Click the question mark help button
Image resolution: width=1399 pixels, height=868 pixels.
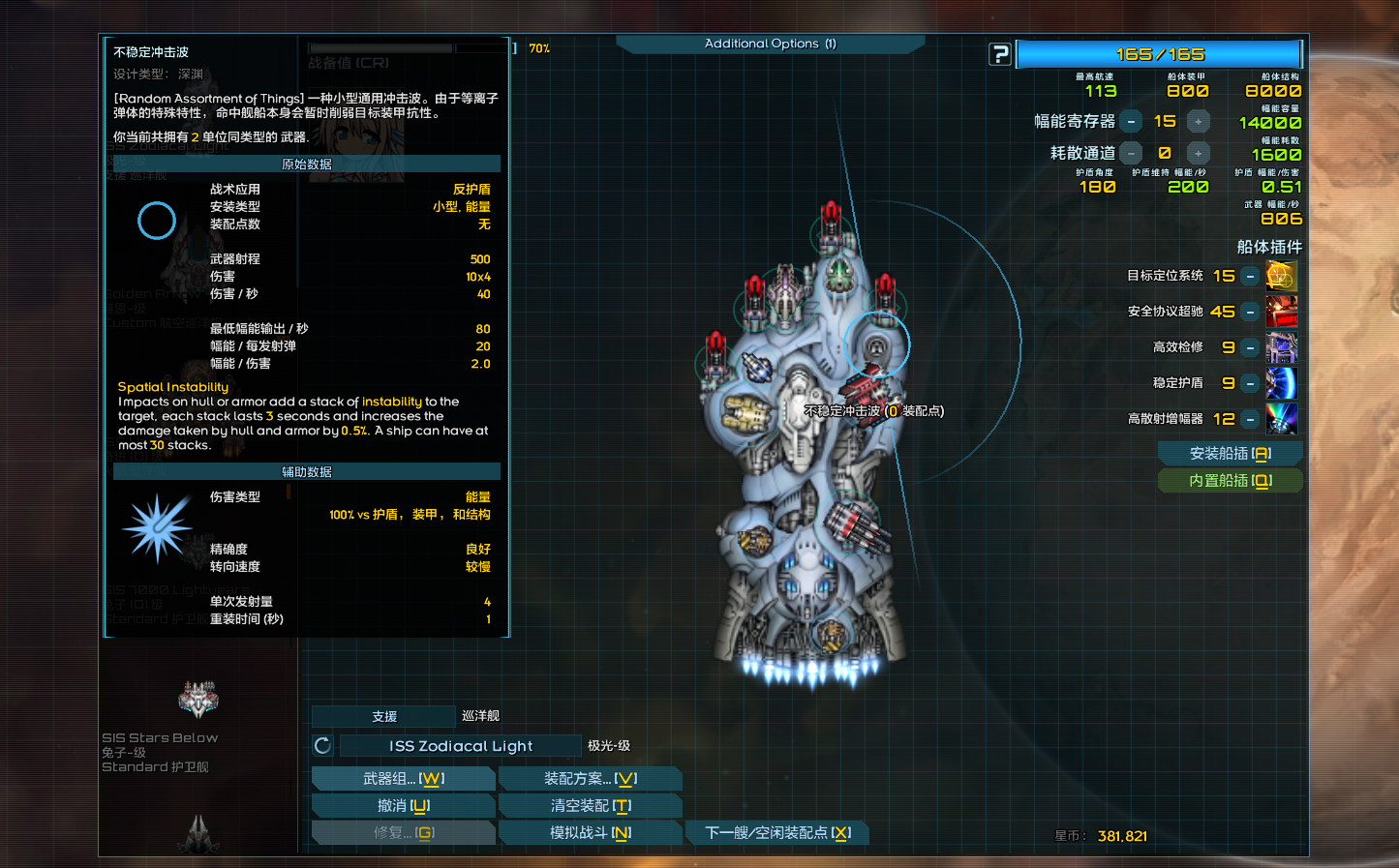[1000, 54]
